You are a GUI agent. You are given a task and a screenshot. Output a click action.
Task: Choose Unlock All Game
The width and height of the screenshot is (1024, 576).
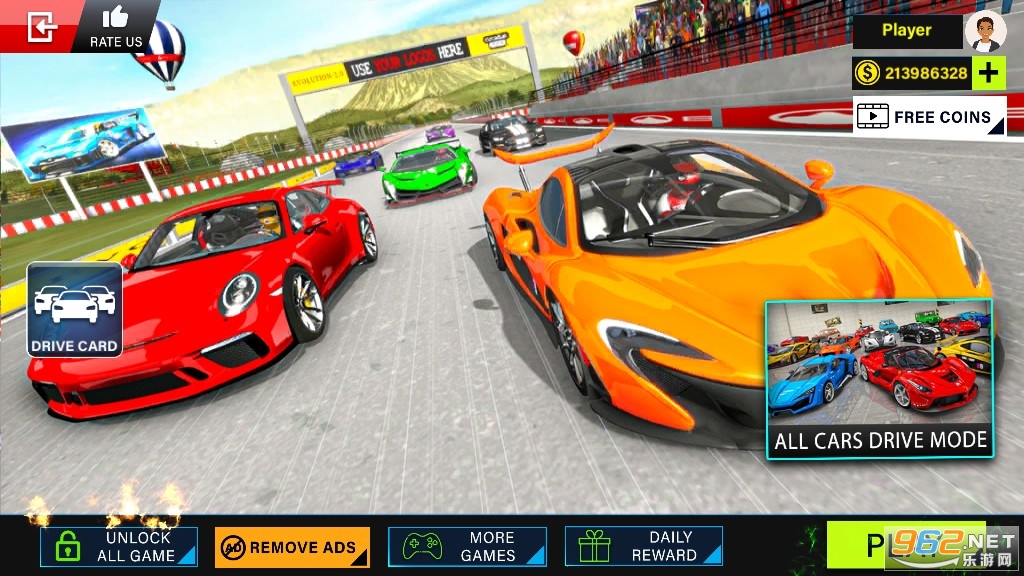119,546
